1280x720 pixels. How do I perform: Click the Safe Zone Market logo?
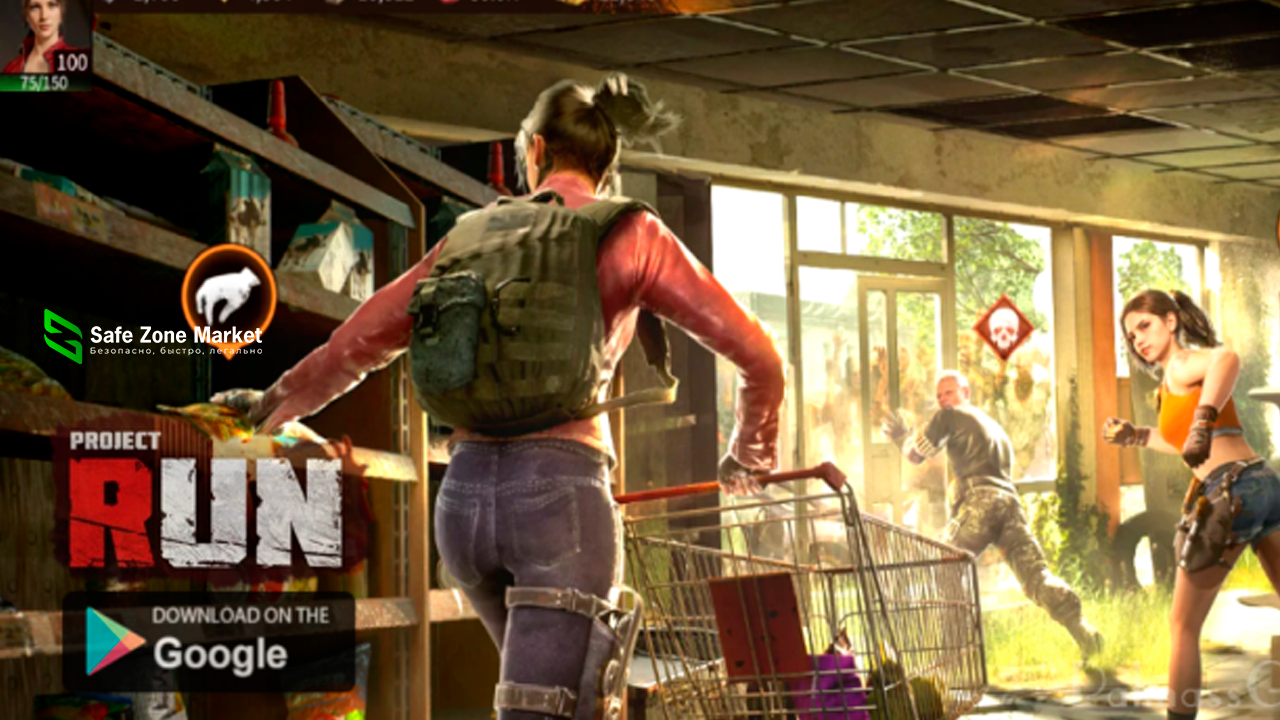click(153, 337)
